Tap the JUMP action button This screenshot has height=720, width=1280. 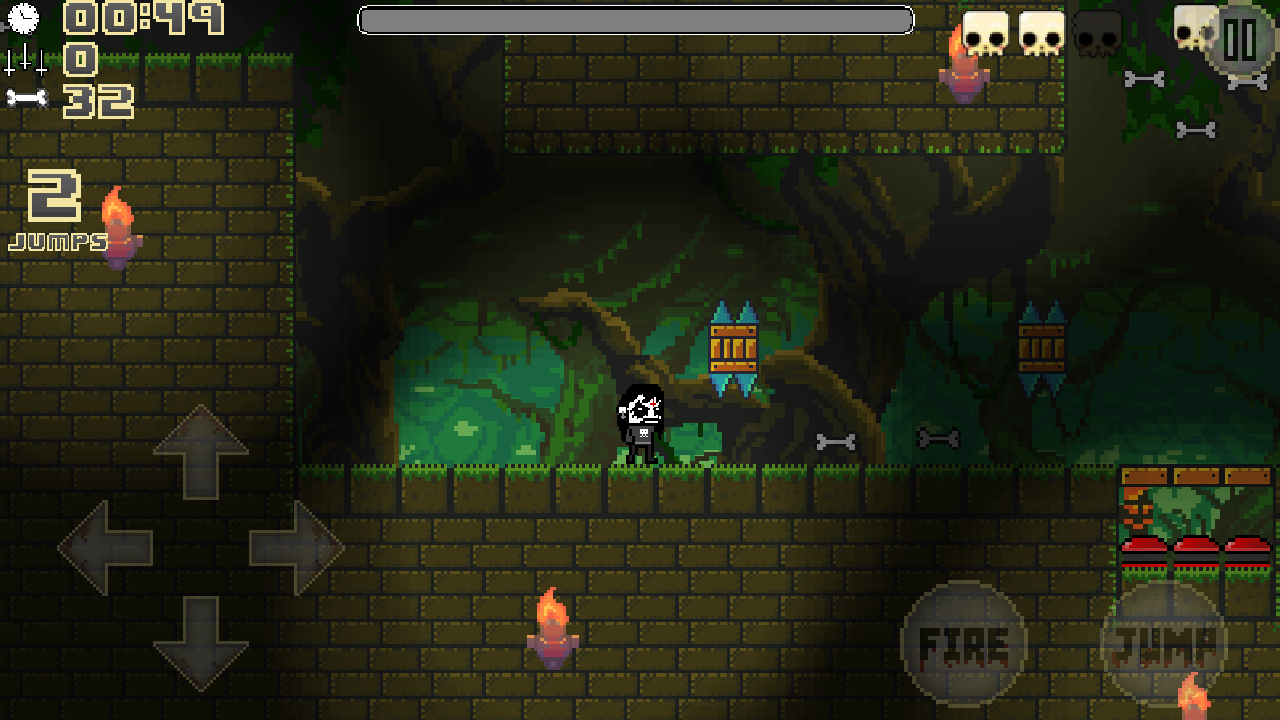coord(1163,643)
